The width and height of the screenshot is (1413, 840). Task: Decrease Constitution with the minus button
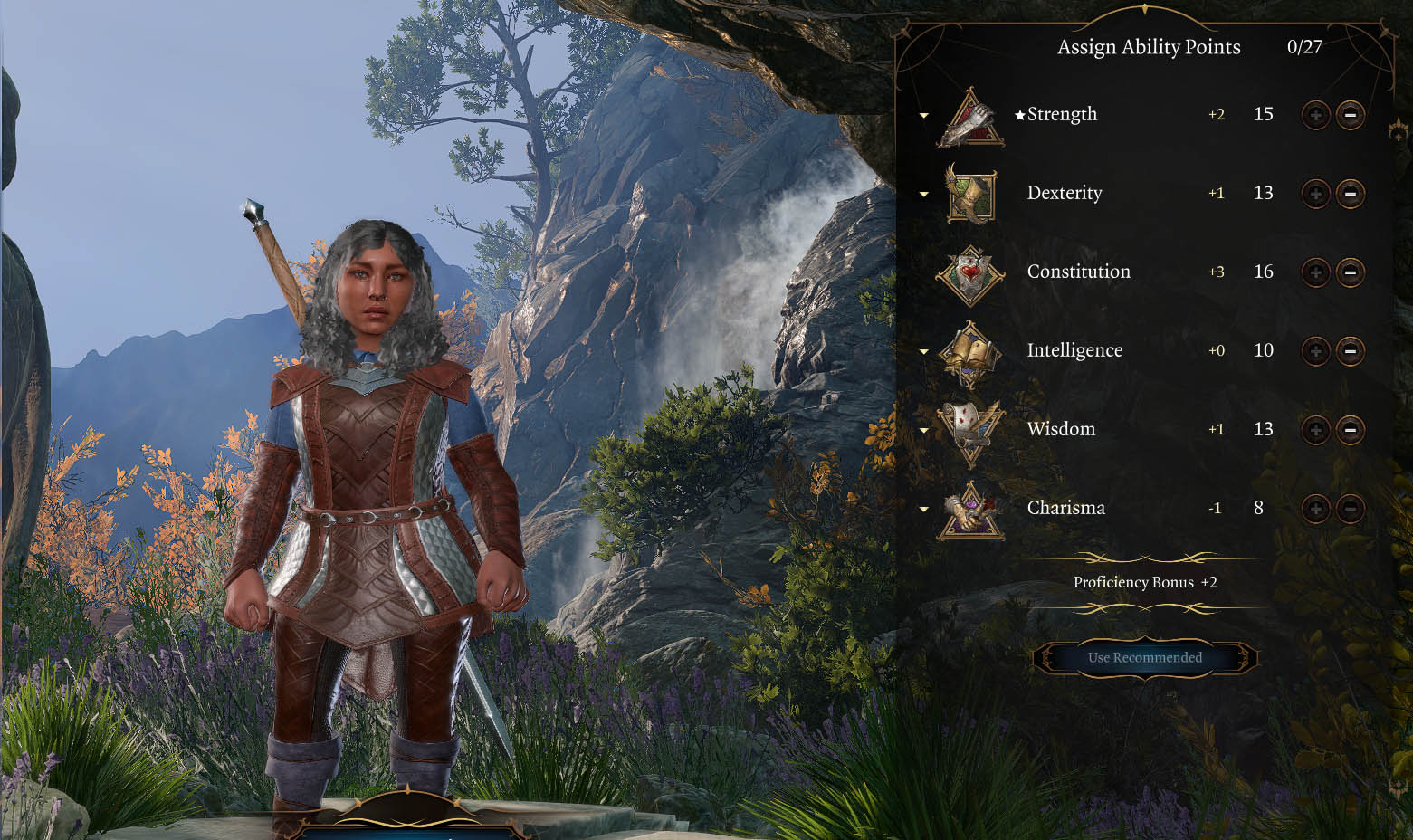(1349, 272)
